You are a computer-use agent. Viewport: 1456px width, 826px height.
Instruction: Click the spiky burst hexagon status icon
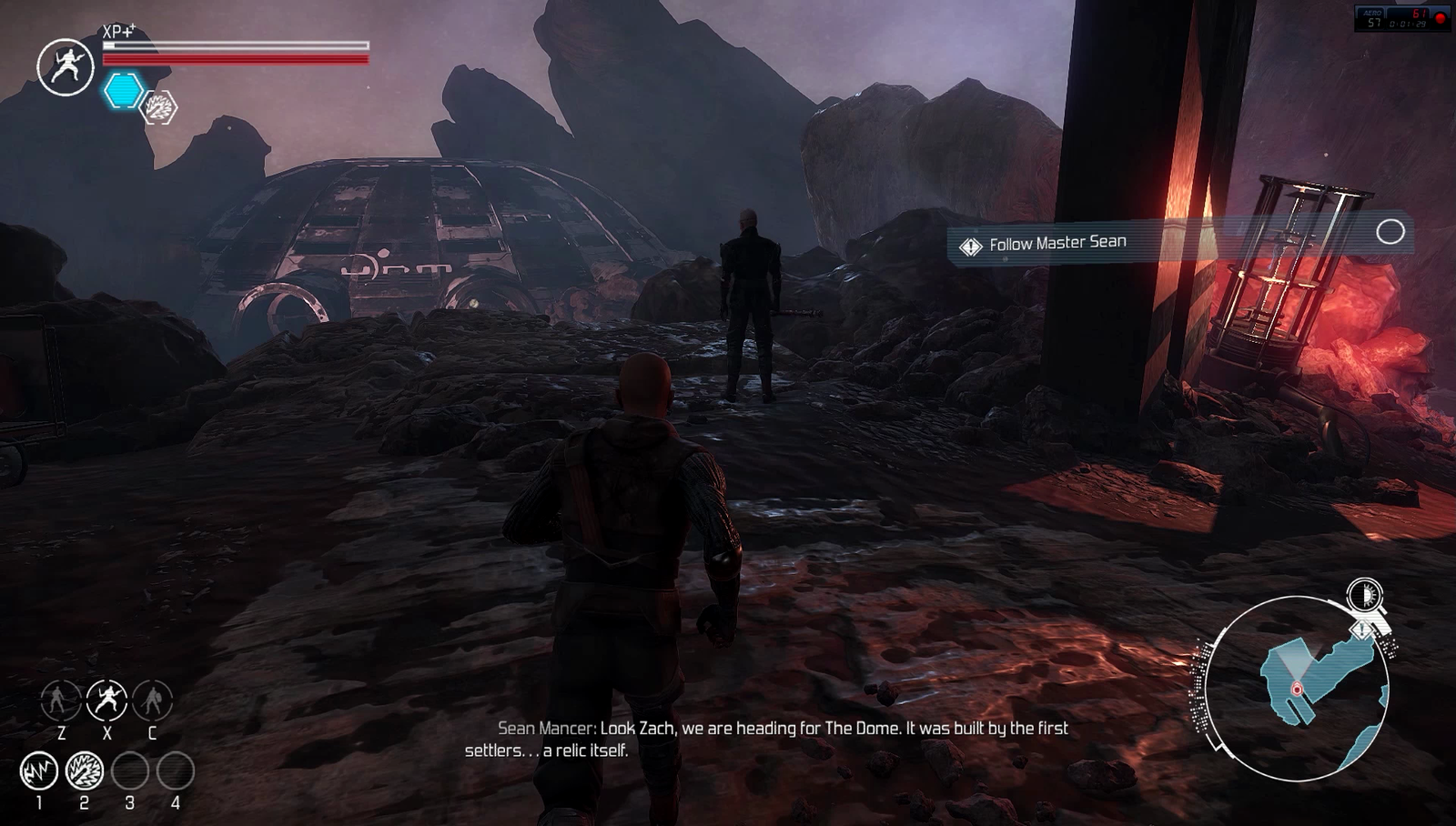click(160, 108)
